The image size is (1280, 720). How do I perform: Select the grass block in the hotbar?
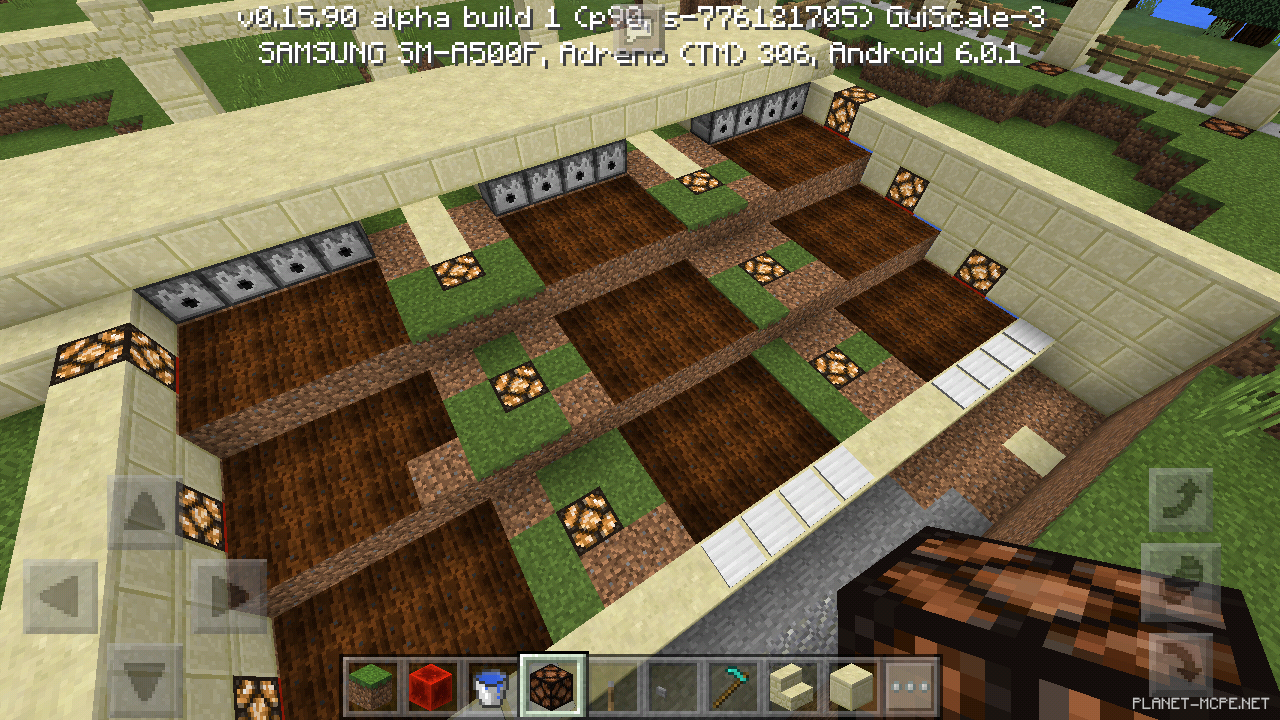(x=372, y=687)
